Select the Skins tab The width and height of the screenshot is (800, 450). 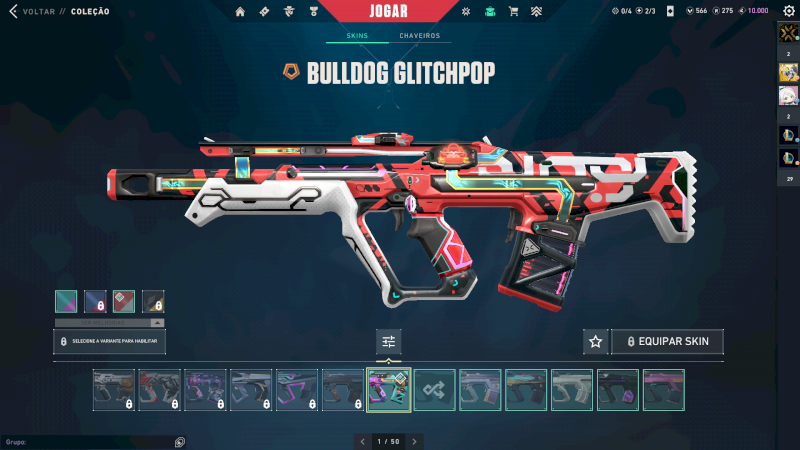pyautogui.click(x=357, y=36)
